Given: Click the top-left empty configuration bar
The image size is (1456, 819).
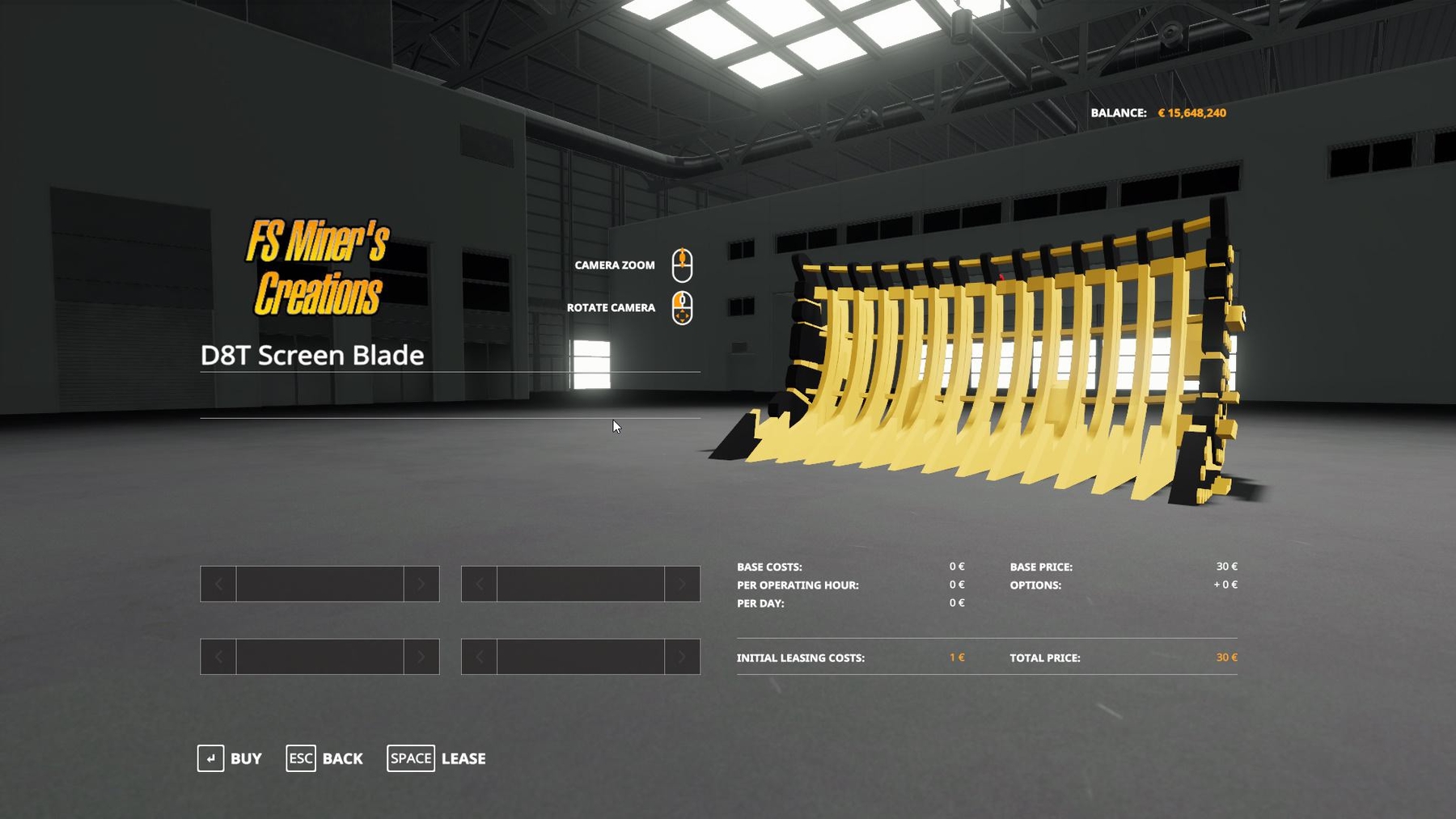Looking at the screenshot, I should click(x=319, y=584).
